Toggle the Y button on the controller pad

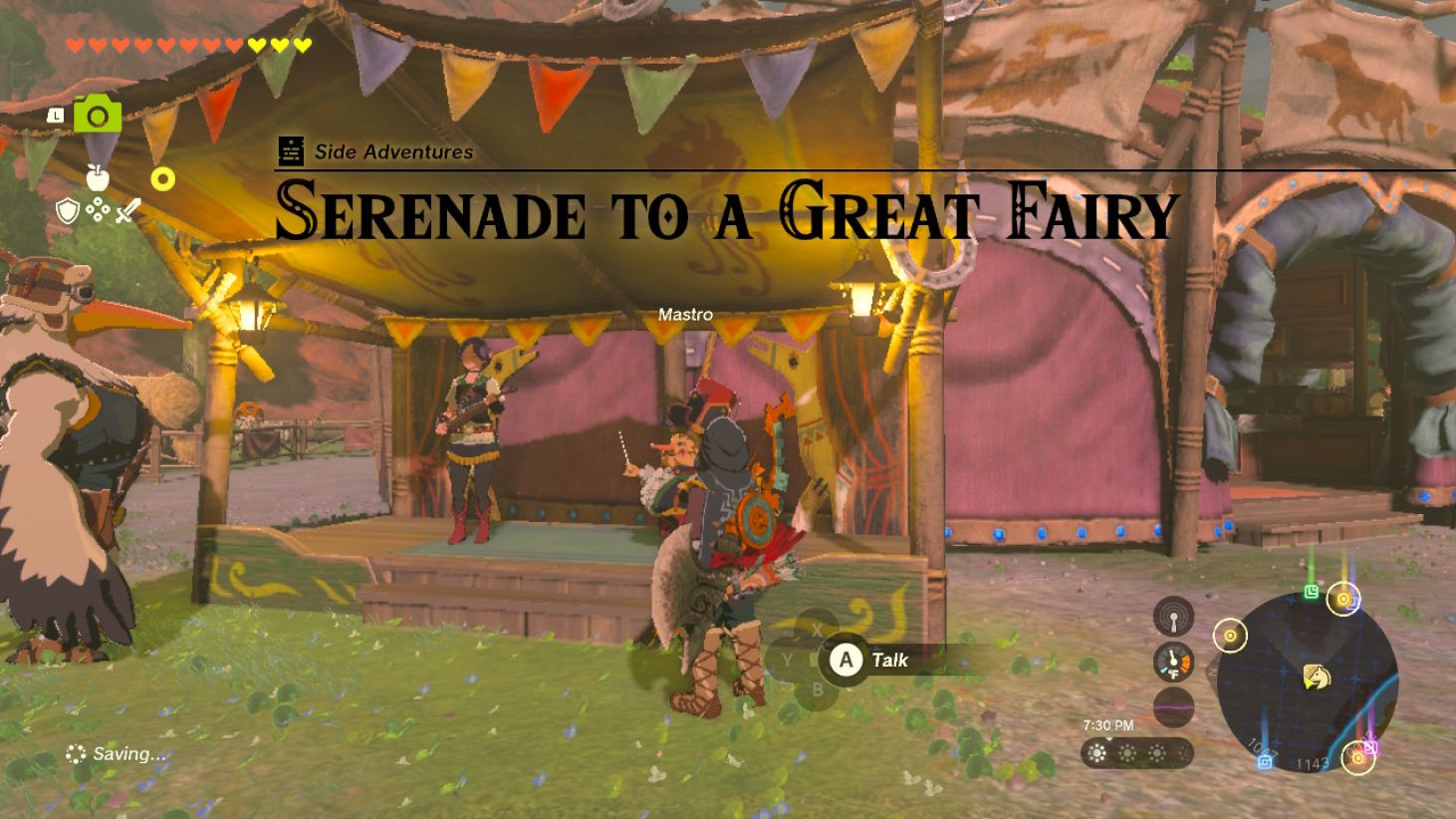(787, 660)
